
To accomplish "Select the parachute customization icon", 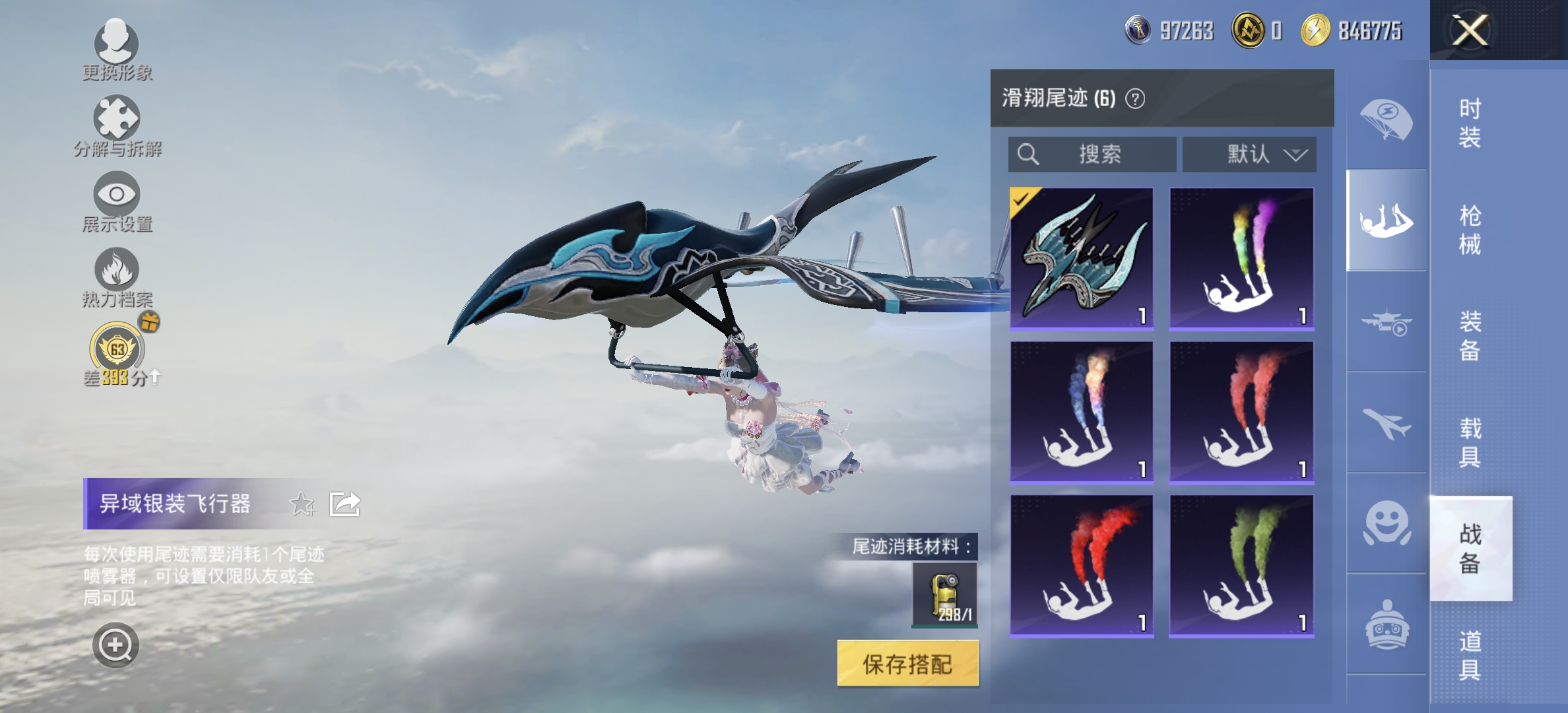I will click(x=1386, y=119).
